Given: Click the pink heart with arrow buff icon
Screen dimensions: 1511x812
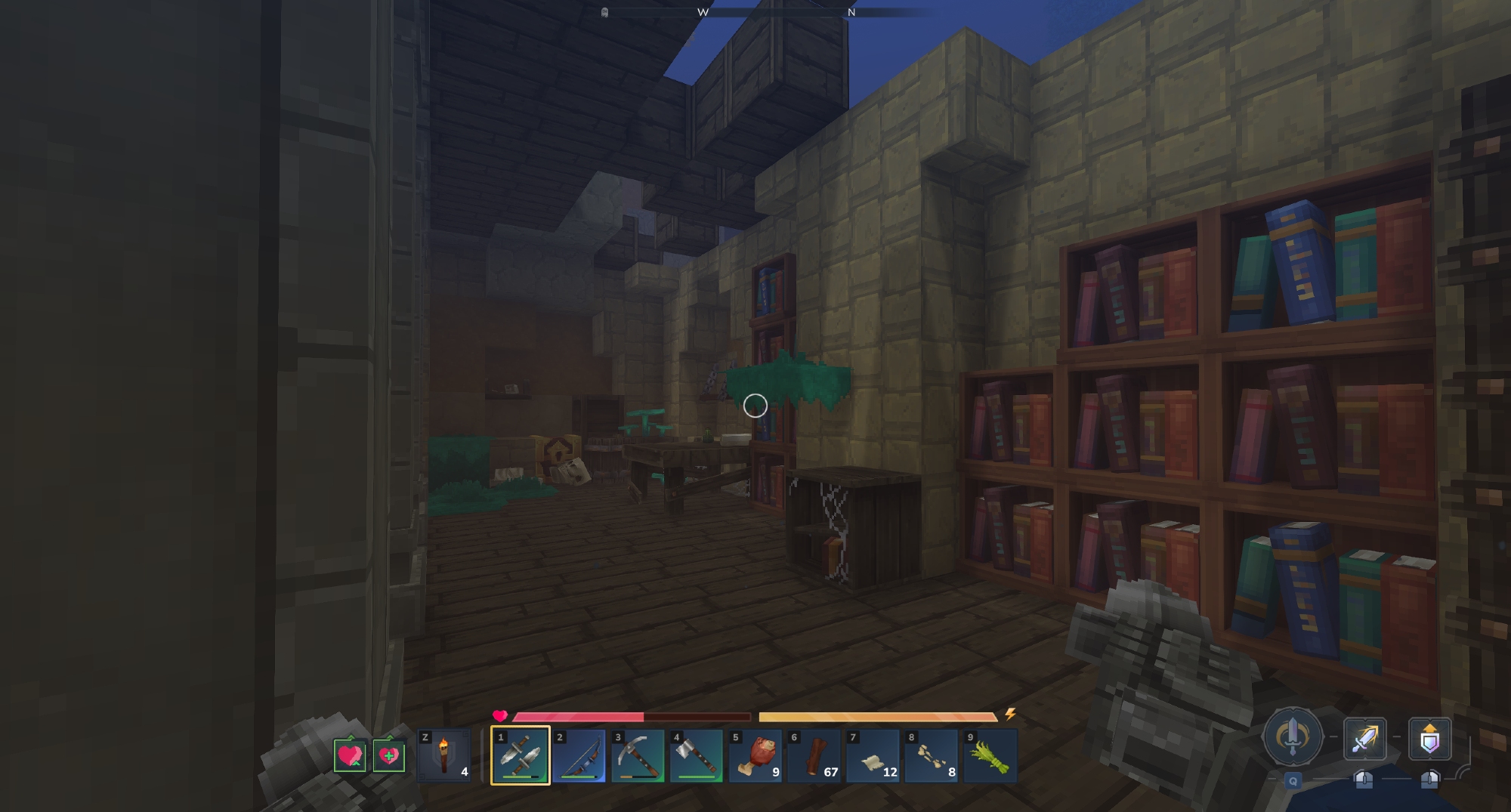Looking at the screenshot, I should coord(351,755).
